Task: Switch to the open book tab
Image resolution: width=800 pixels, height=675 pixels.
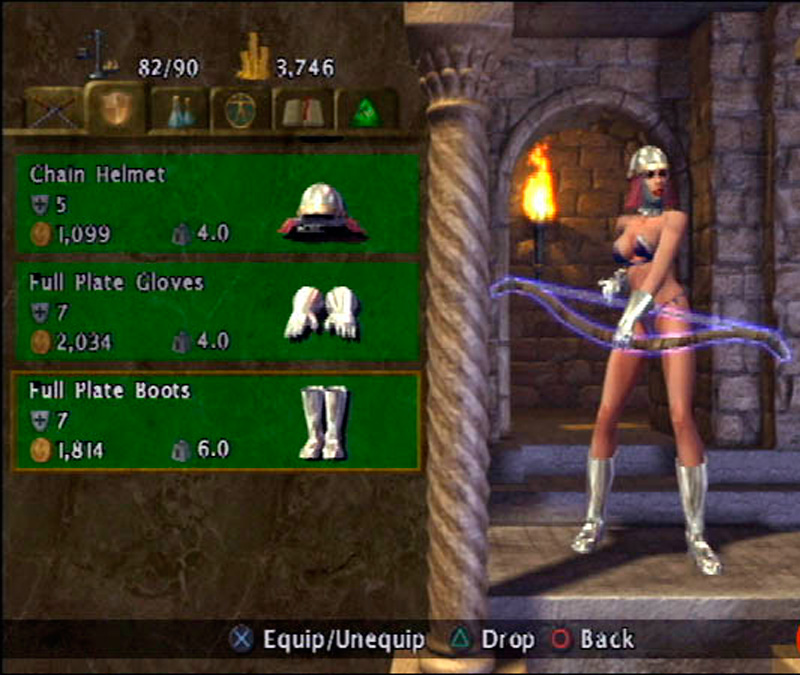Action: (x=304, y=110)
